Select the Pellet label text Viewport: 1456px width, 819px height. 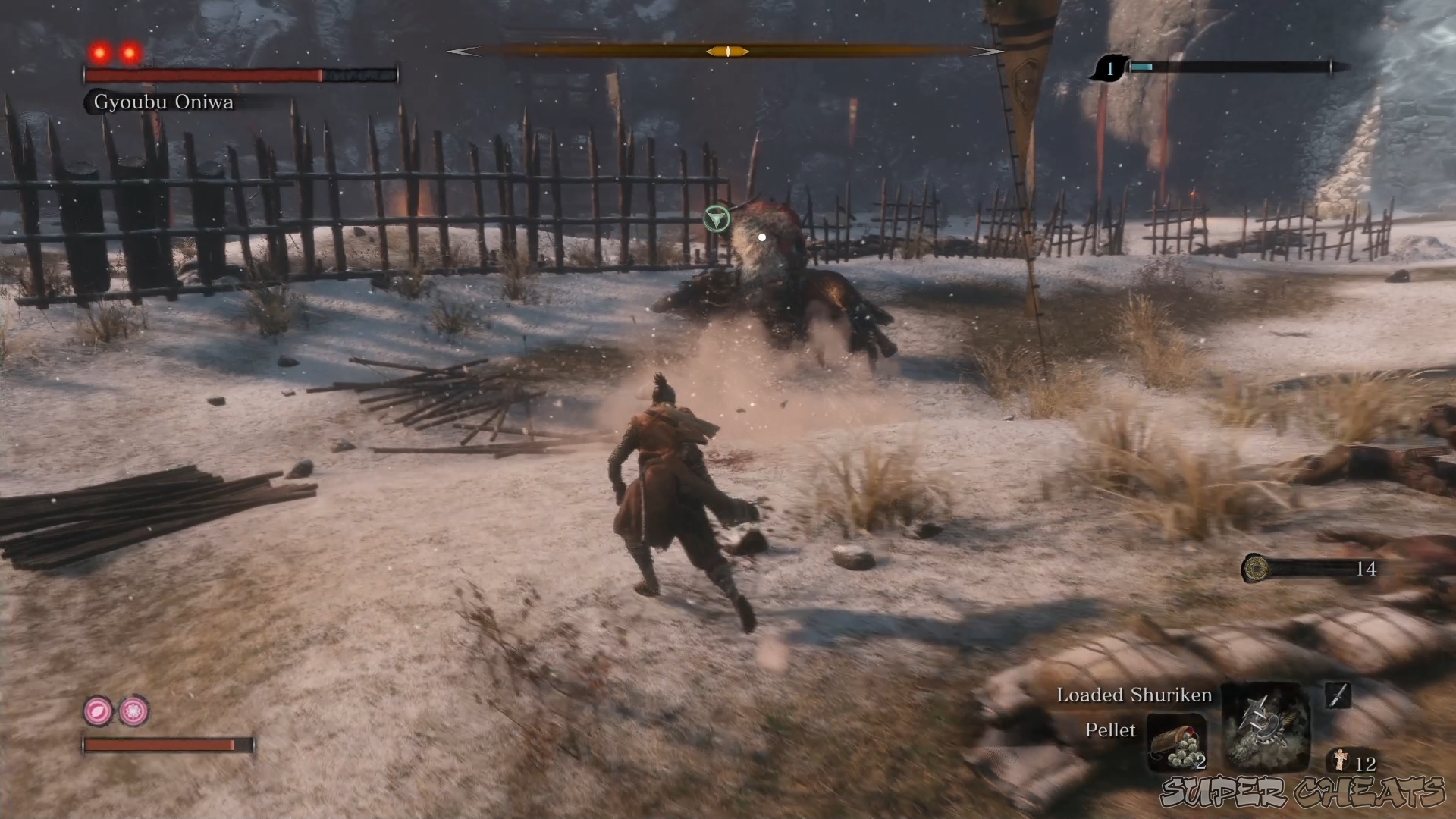coord(1111,730)
